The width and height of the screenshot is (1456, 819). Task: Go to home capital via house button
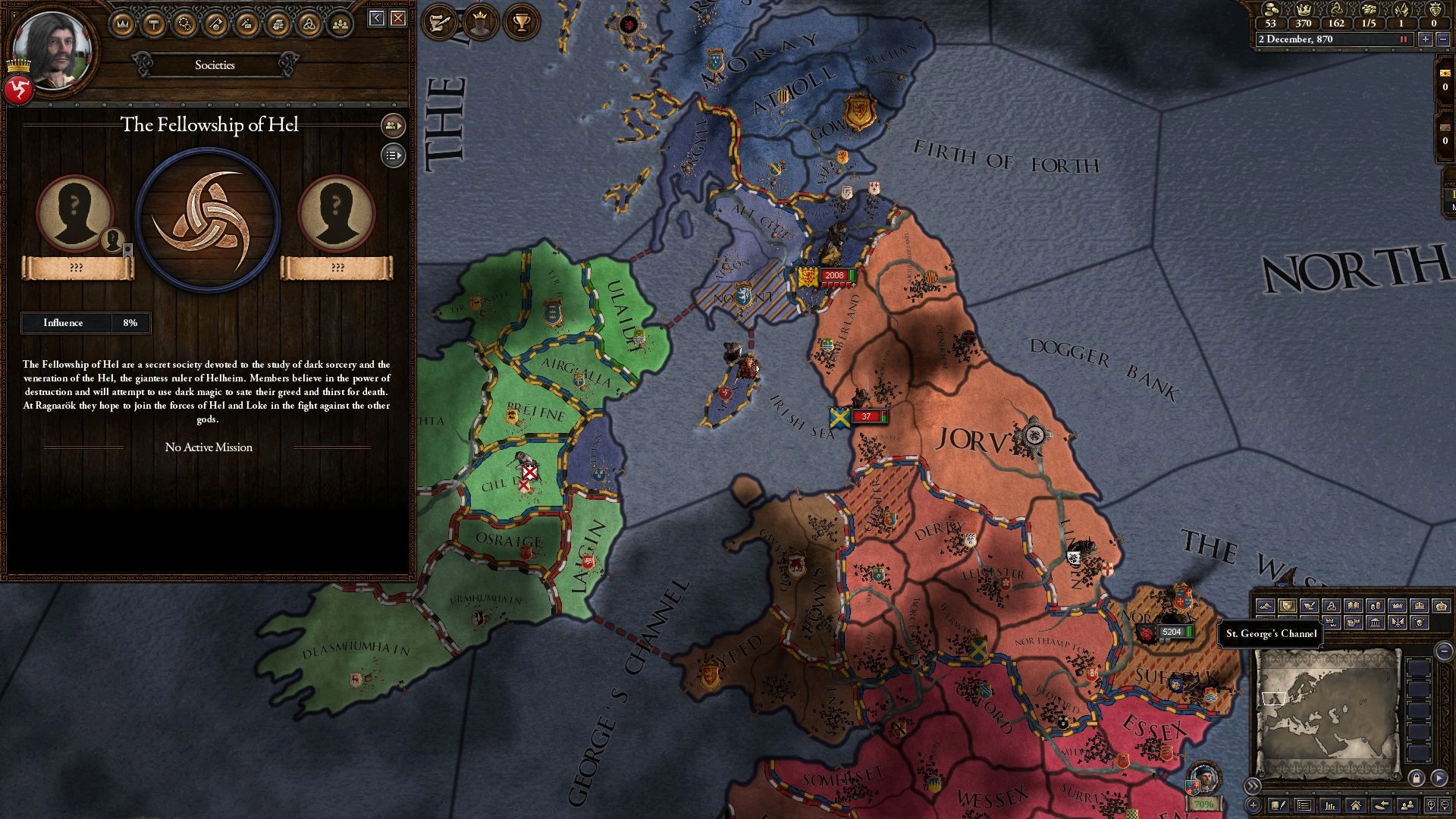point(1355,805)
